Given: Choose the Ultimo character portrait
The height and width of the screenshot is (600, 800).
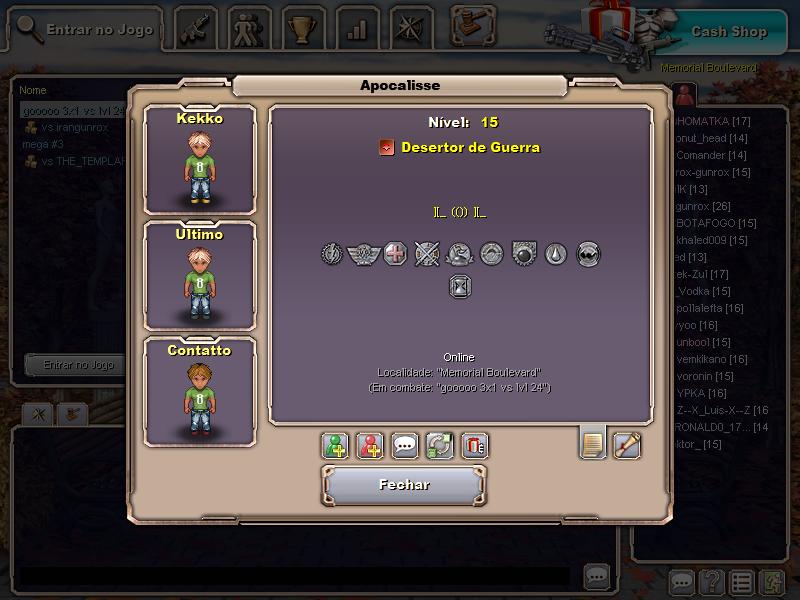Looking at the screenshot, I should (x=200, y=275).
